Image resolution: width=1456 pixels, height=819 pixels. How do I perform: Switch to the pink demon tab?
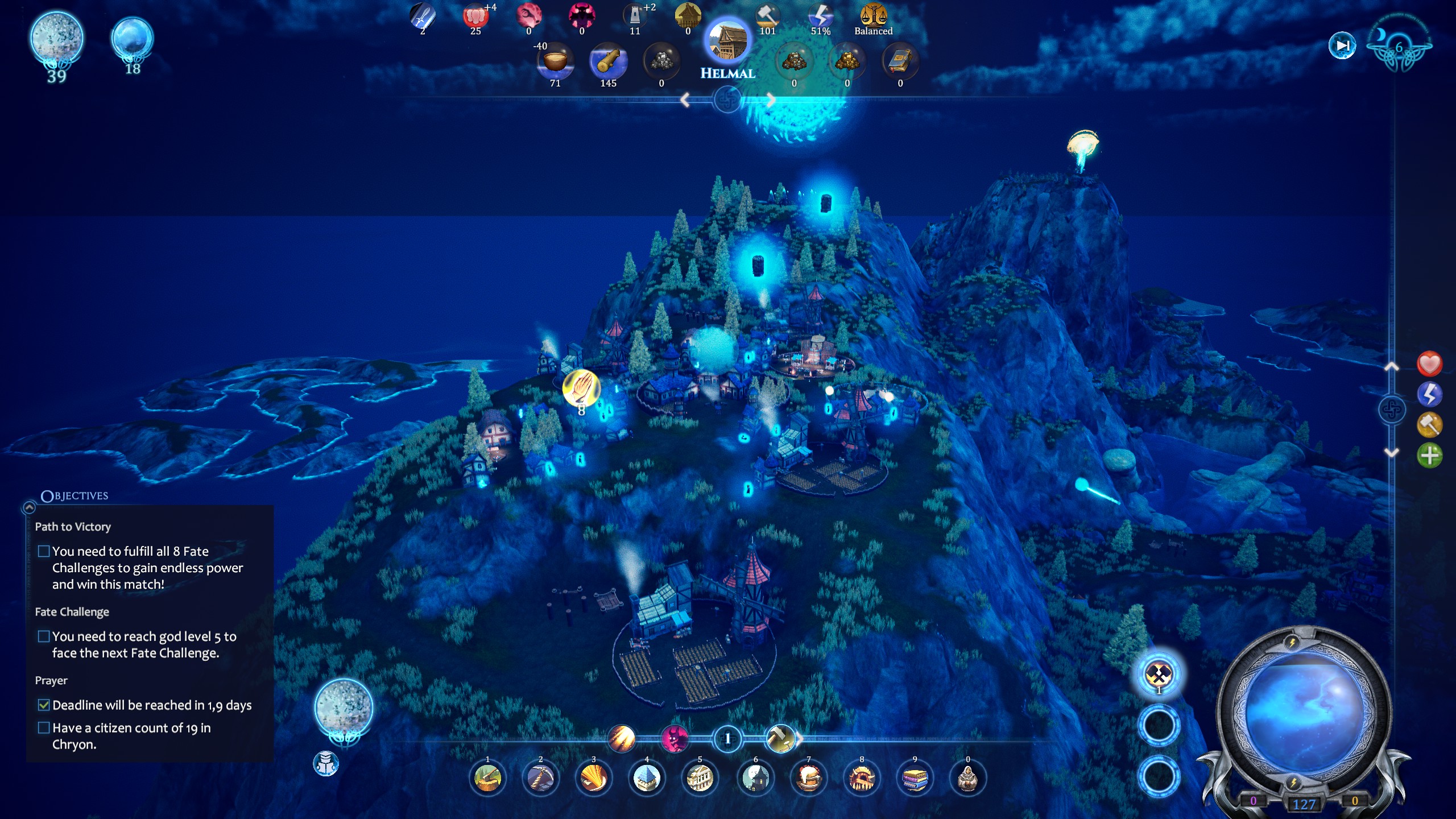pyautogui.click(x=674, y=739)
